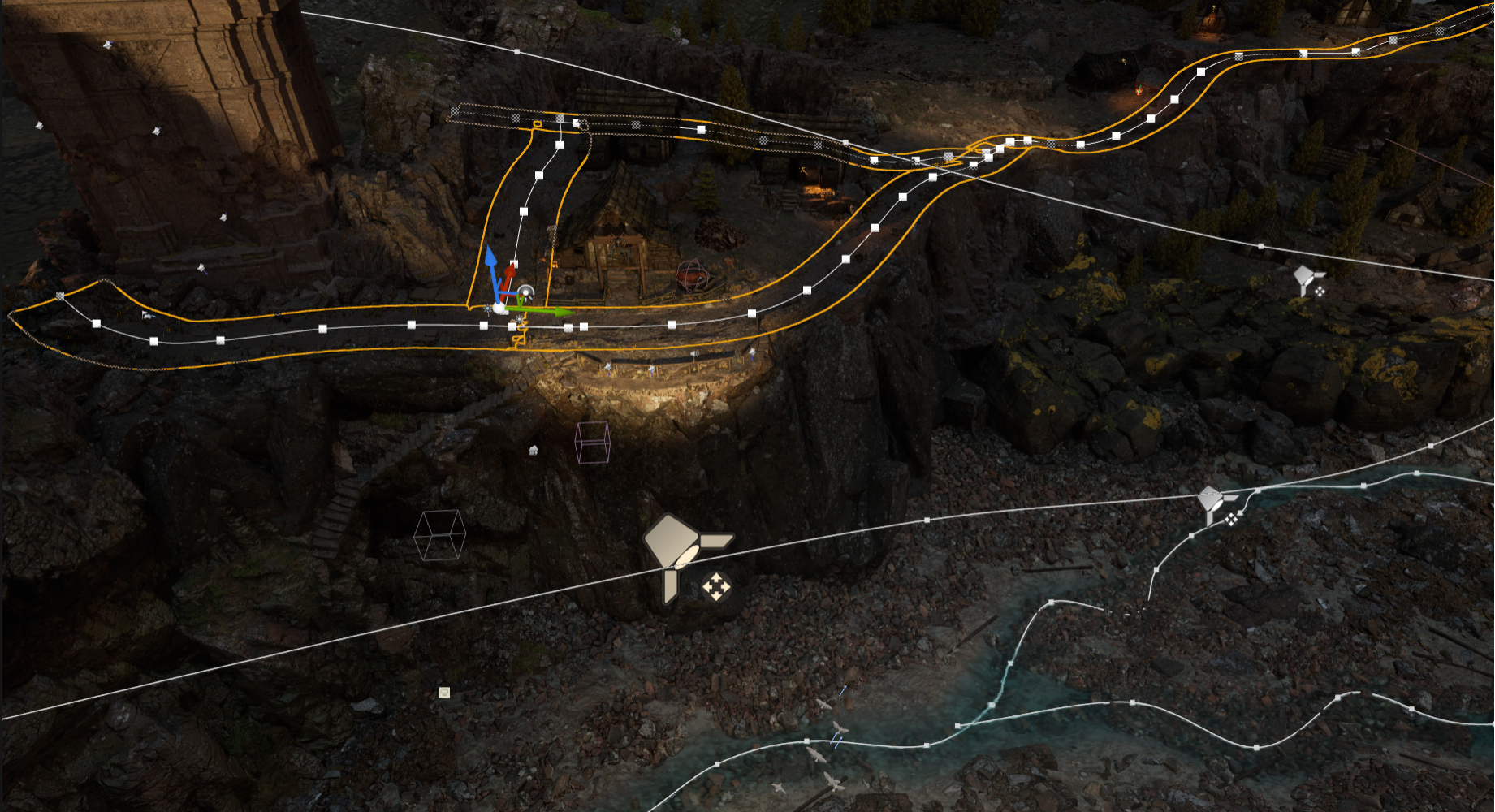Grab the green axis arrow of the gizmo
Screen dimensions: 1495x812
557,311
